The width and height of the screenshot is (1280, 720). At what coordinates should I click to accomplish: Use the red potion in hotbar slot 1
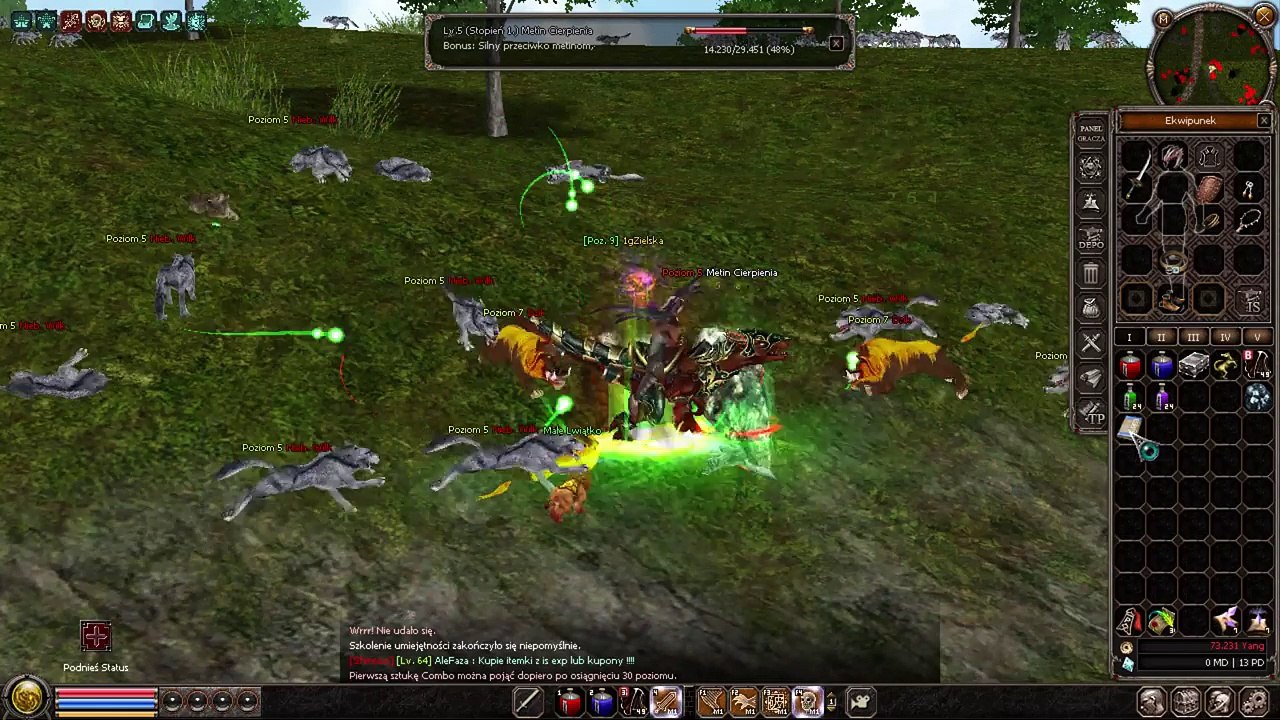(x=569, y=703)
